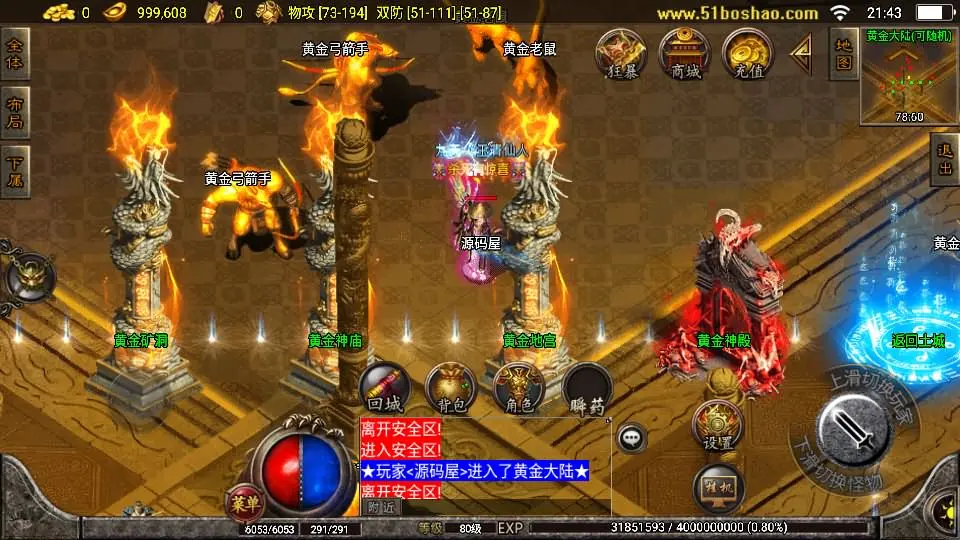Open the 下属 subordinates panel
Viewport: 960px width, 540px height.
pos(16,172)
